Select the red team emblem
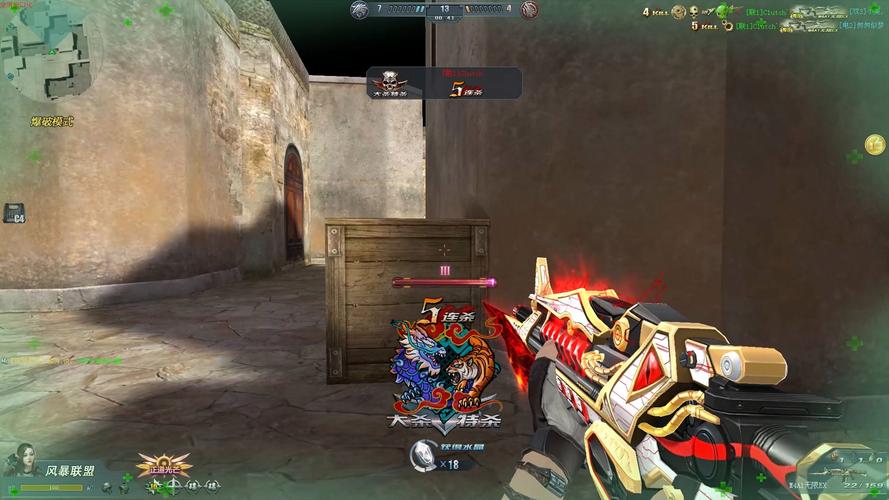This screenshot has height=500, width=889. [x=529, y=10]
